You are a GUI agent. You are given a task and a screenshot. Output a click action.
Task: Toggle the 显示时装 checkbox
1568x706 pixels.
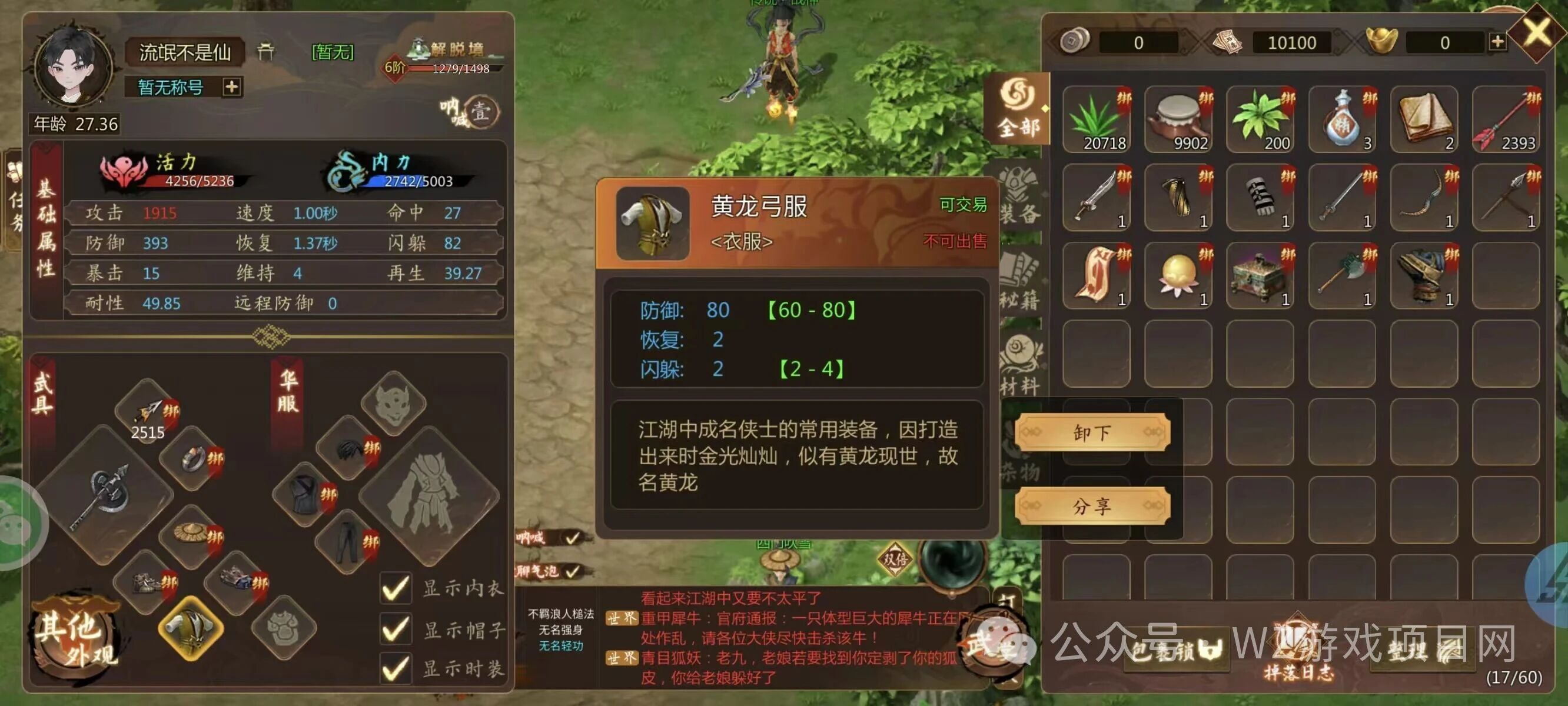(396, 668)
